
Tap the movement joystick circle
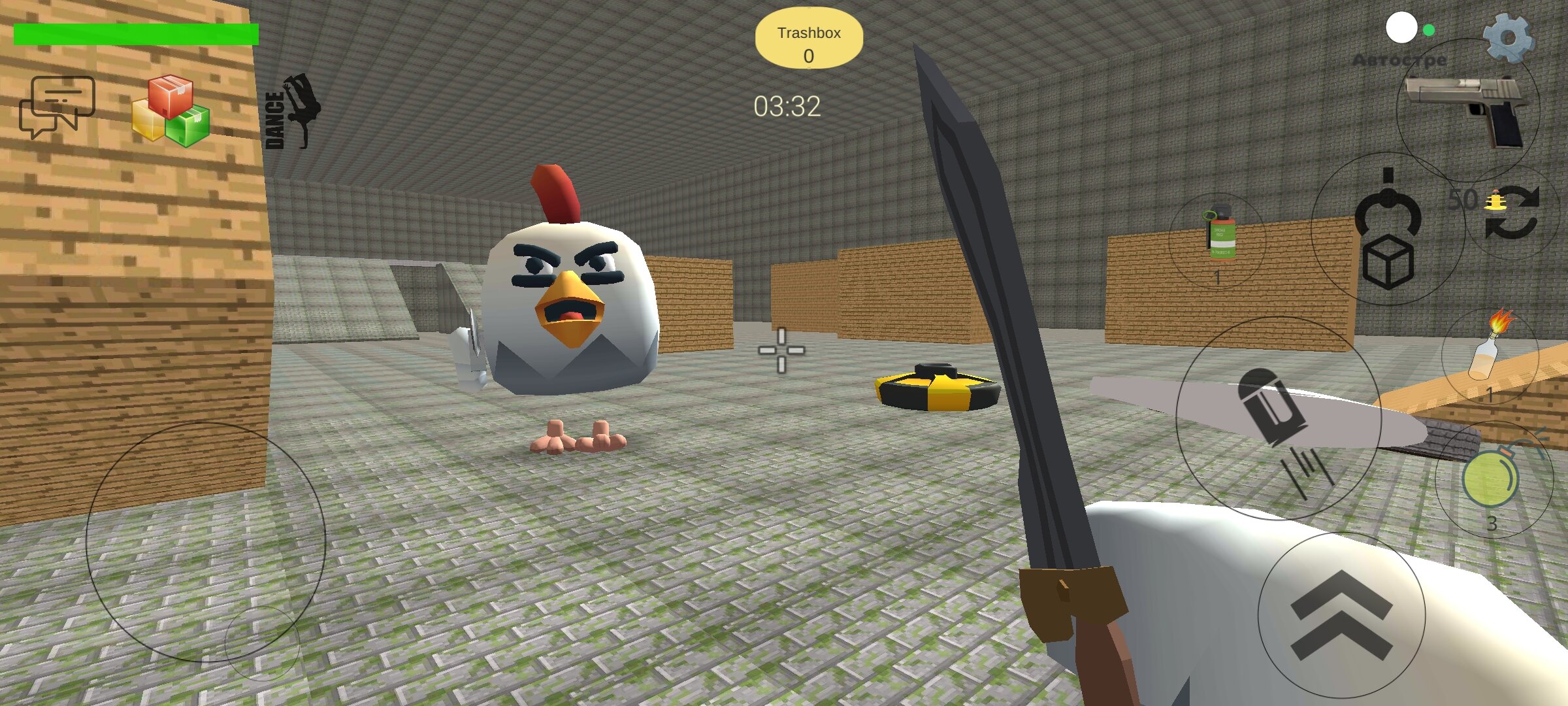click(x=205, y=542)
